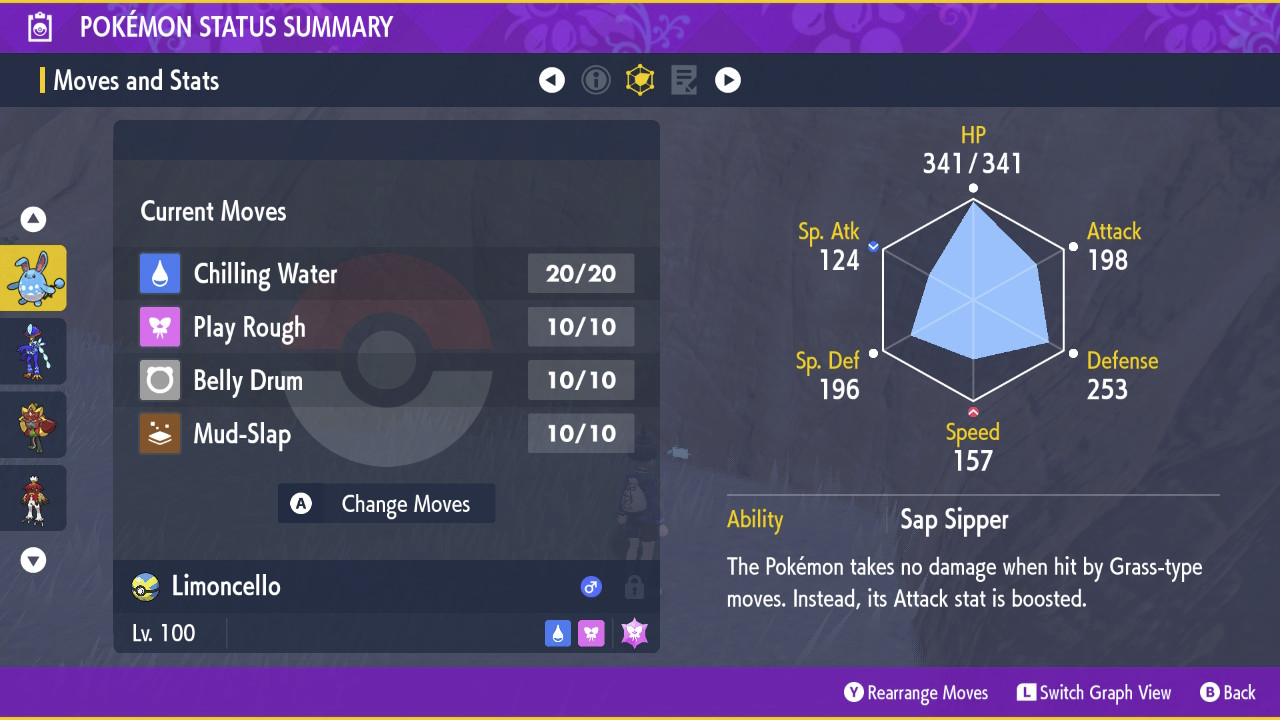1280x720 pixels.
Task: Switch to the memo notes tab
Action: (x=684, y=80)
